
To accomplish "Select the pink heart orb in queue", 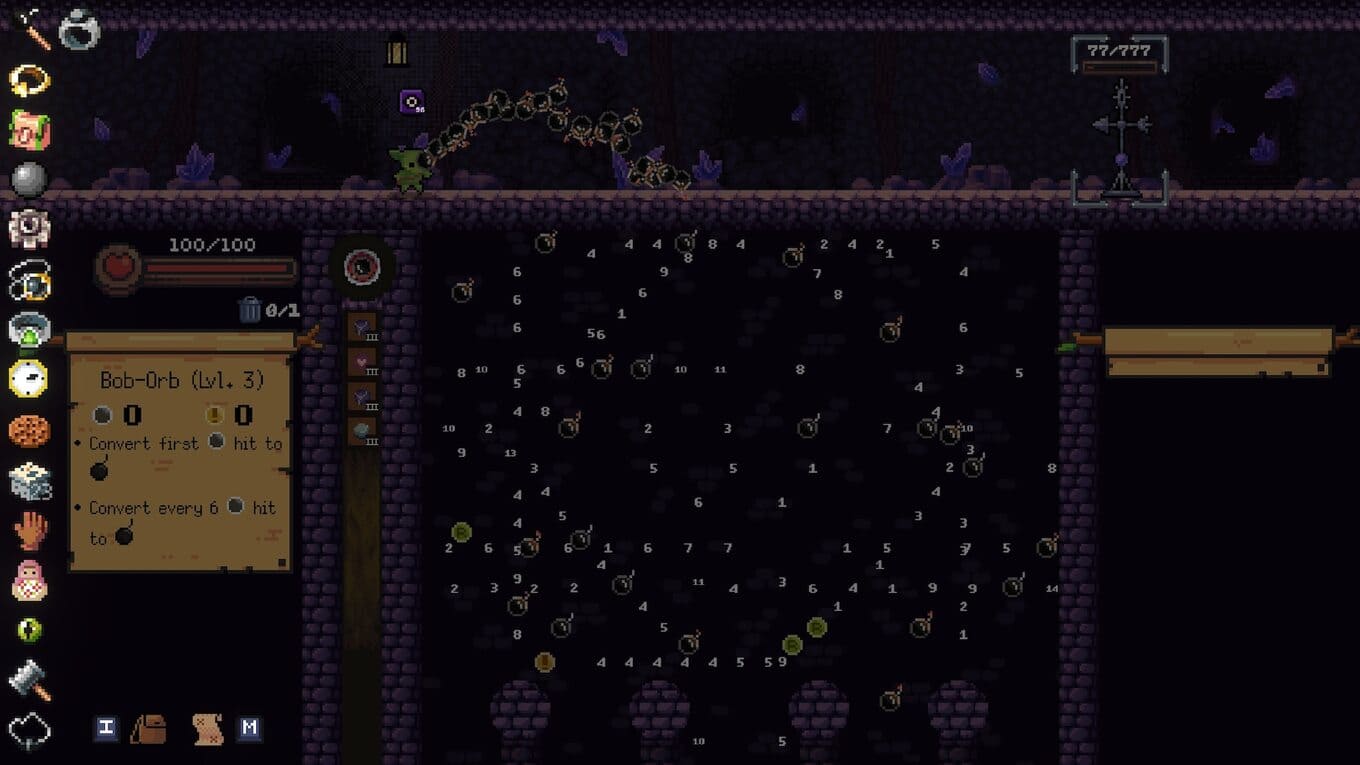I will tap(361, 361).
